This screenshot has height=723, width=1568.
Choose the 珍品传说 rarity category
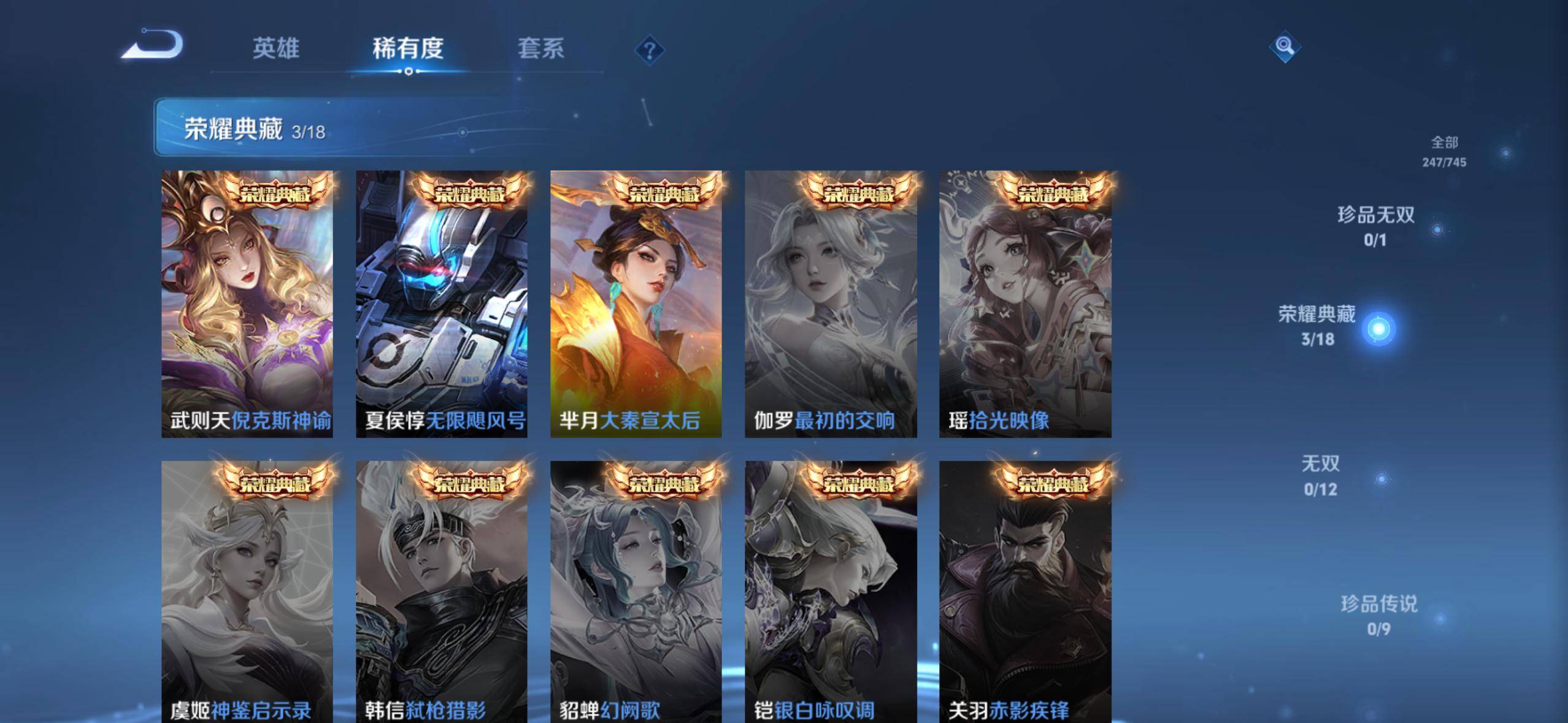pos(1379,614)
